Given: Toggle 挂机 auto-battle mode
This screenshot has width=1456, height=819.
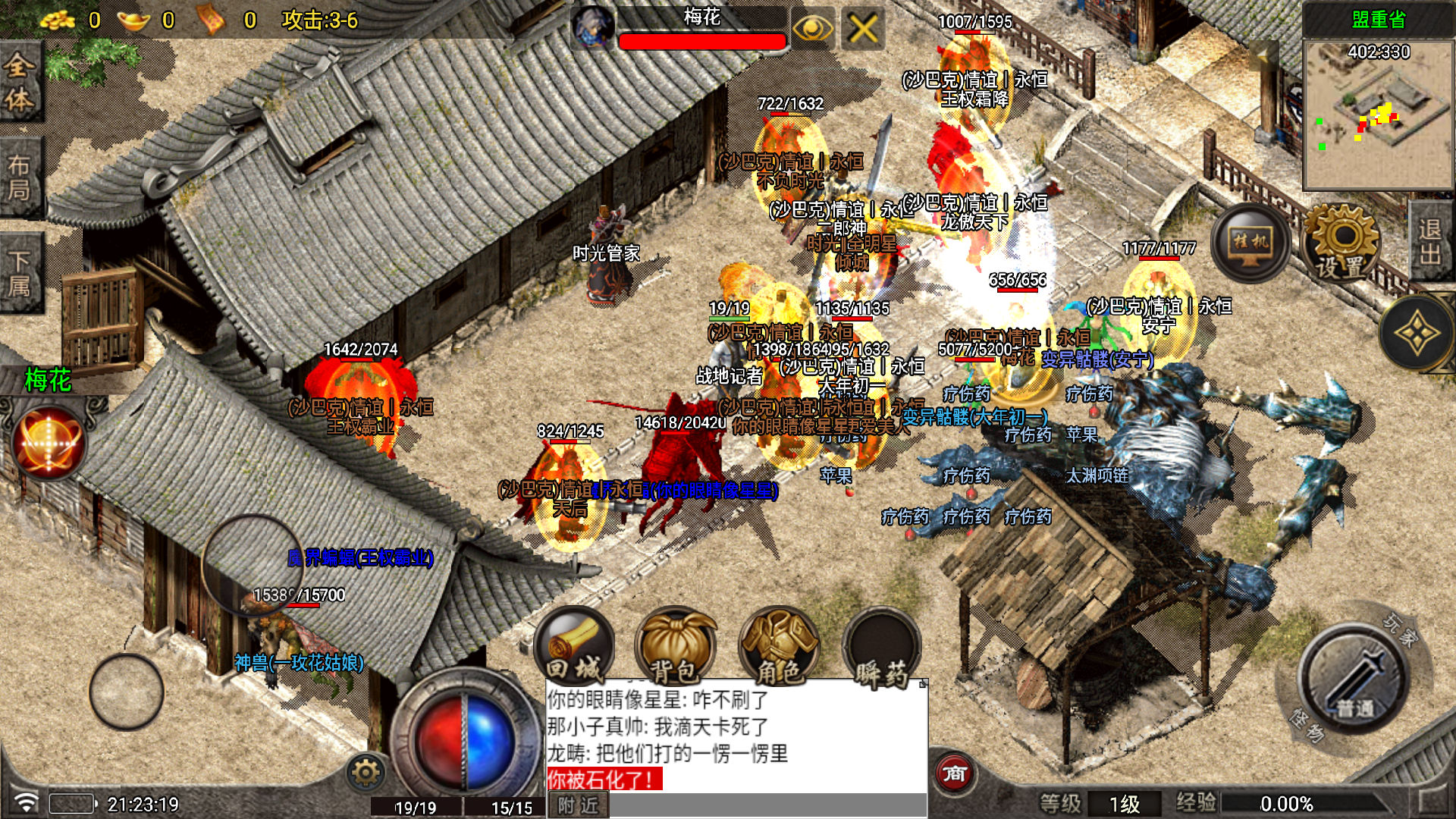Looking at the screenshot, I should coord(1250,243).
